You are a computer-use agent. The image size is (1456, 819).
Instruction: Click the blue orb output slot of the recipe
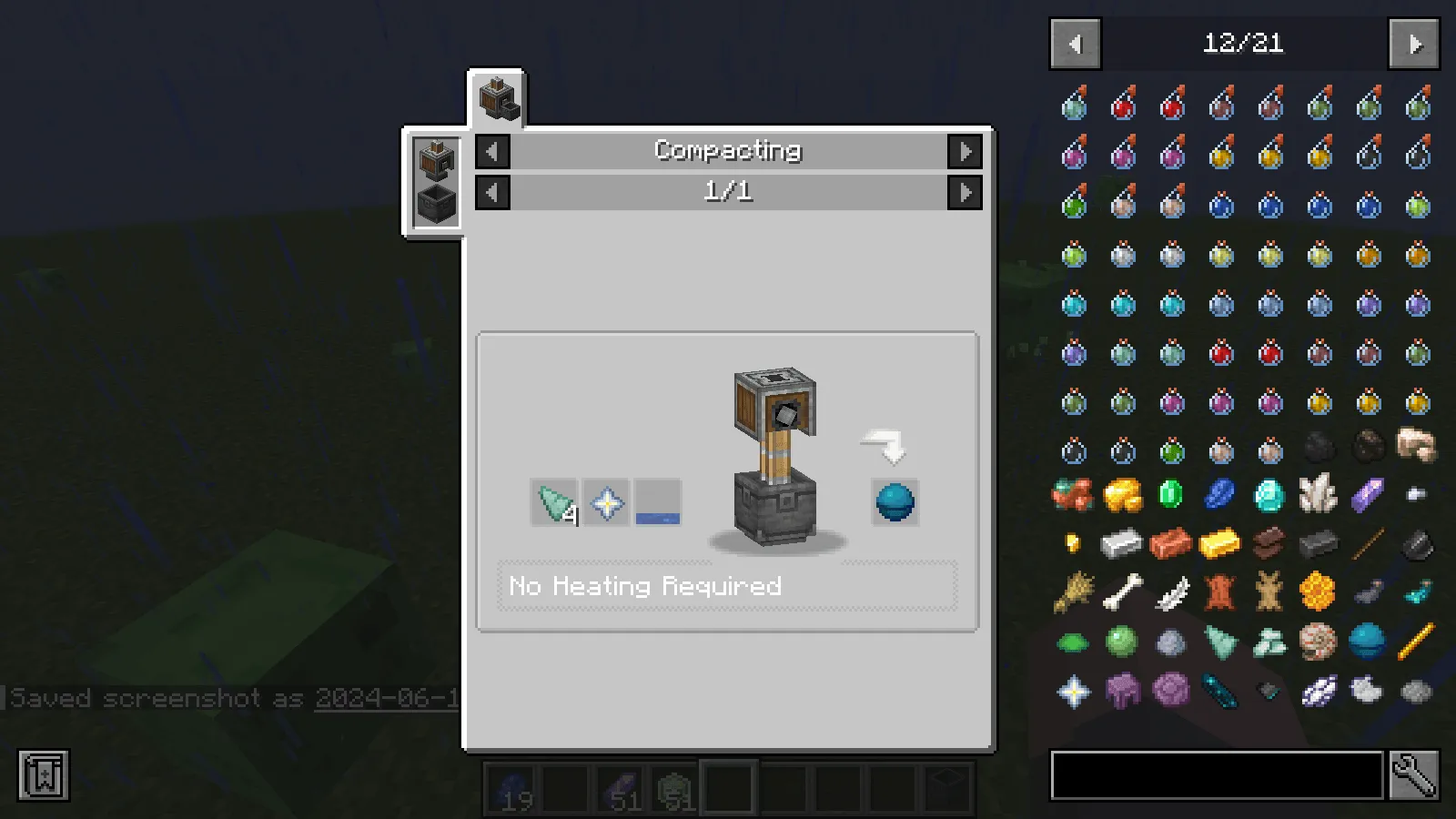tap(893, 502)
